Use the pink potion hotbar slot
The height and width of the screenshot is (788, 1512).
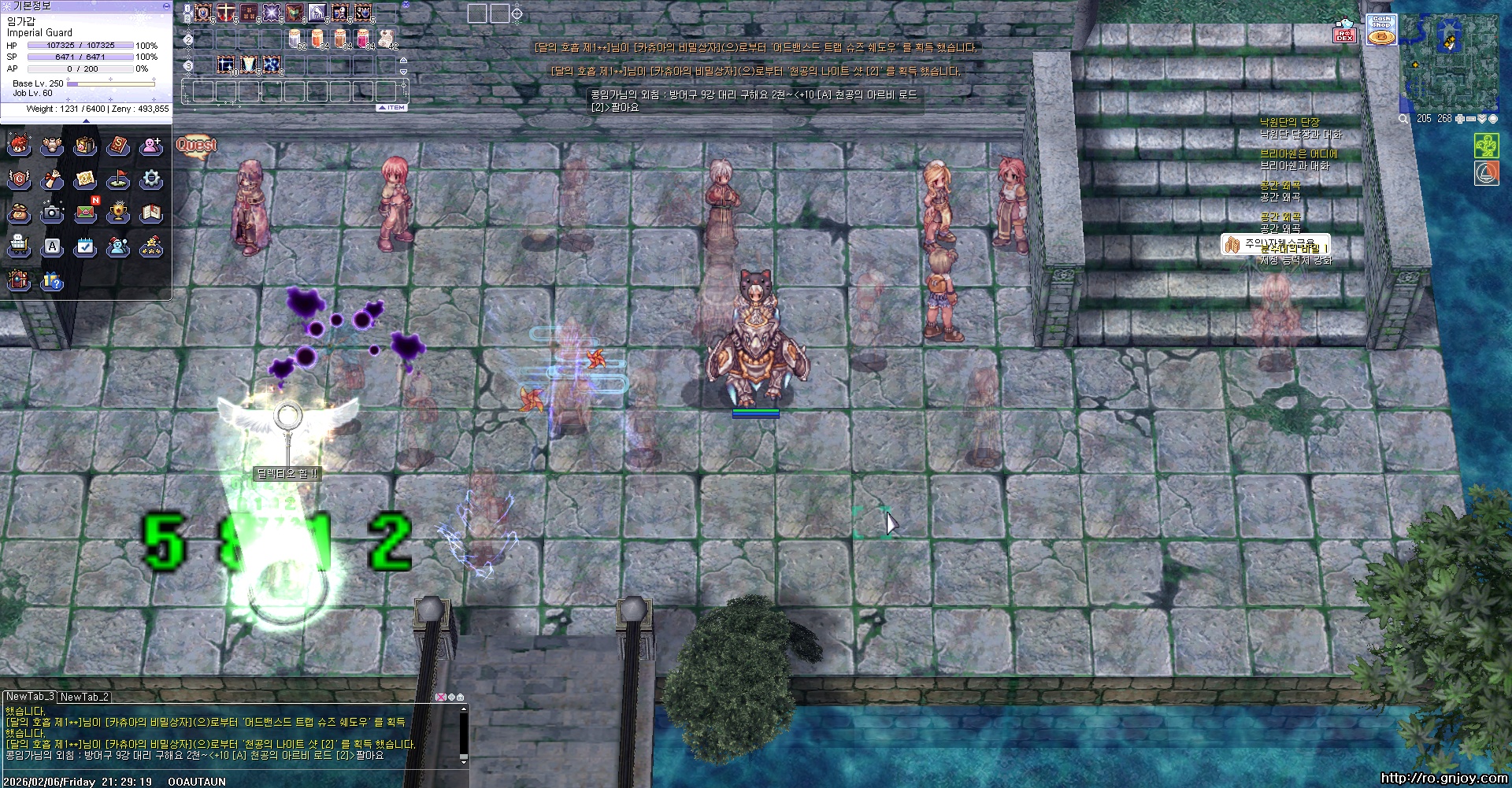click(x=363, y=39)
